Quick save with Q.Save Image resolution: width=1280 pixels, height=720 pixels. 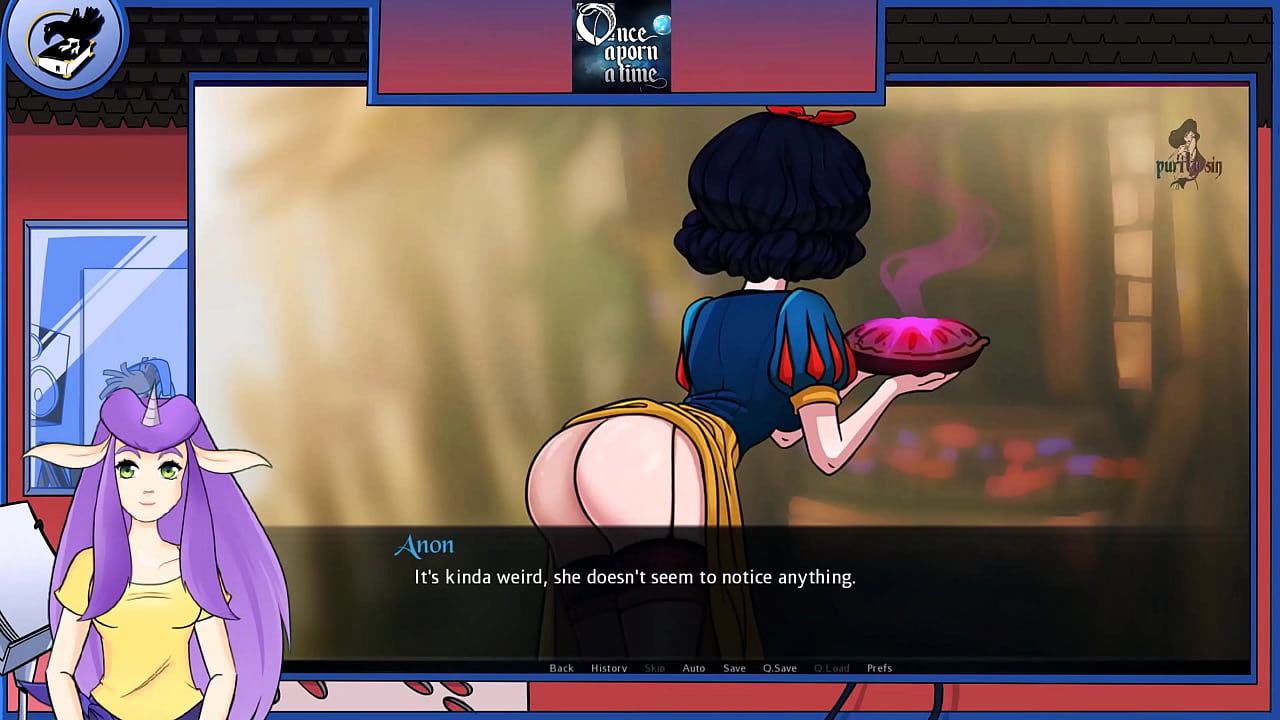(x=780, y=668)
